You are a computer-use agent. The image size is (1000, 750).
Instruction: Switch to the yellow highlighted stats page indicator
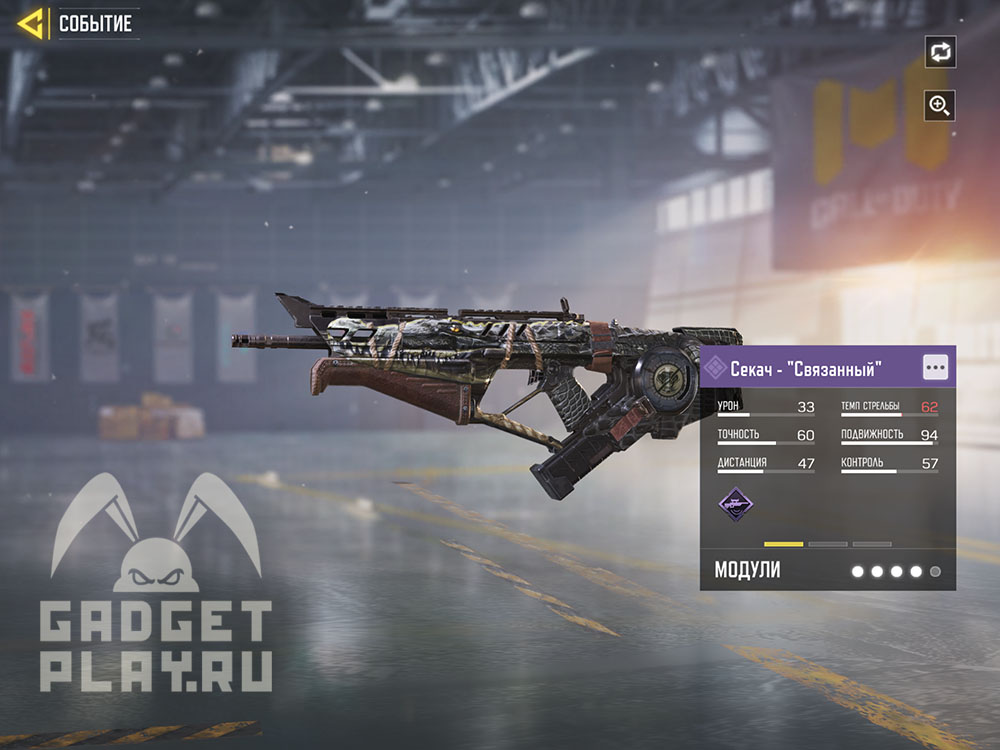(783, 544)
